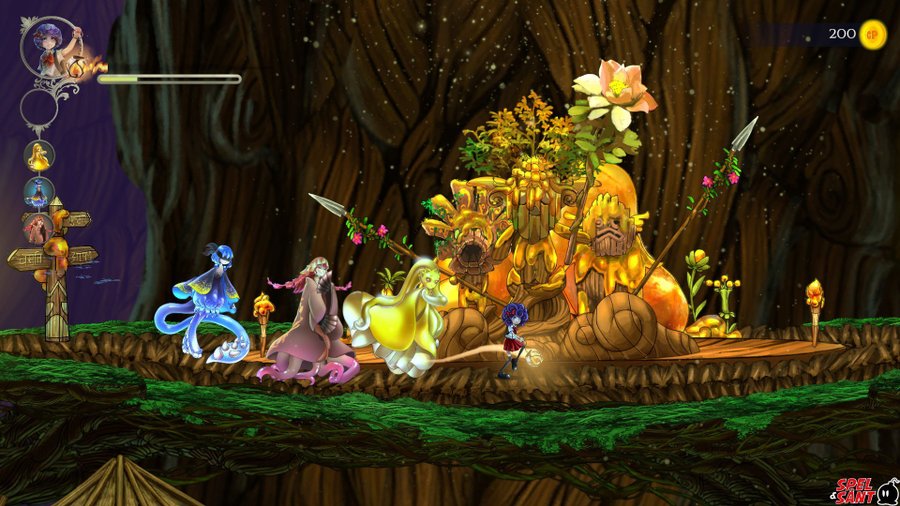Image resolution: width=900 pixels, height=506 pixels.
Task: Click the empty round slot below the portrait
Action: pyautogui.click(x=39, y=106)
